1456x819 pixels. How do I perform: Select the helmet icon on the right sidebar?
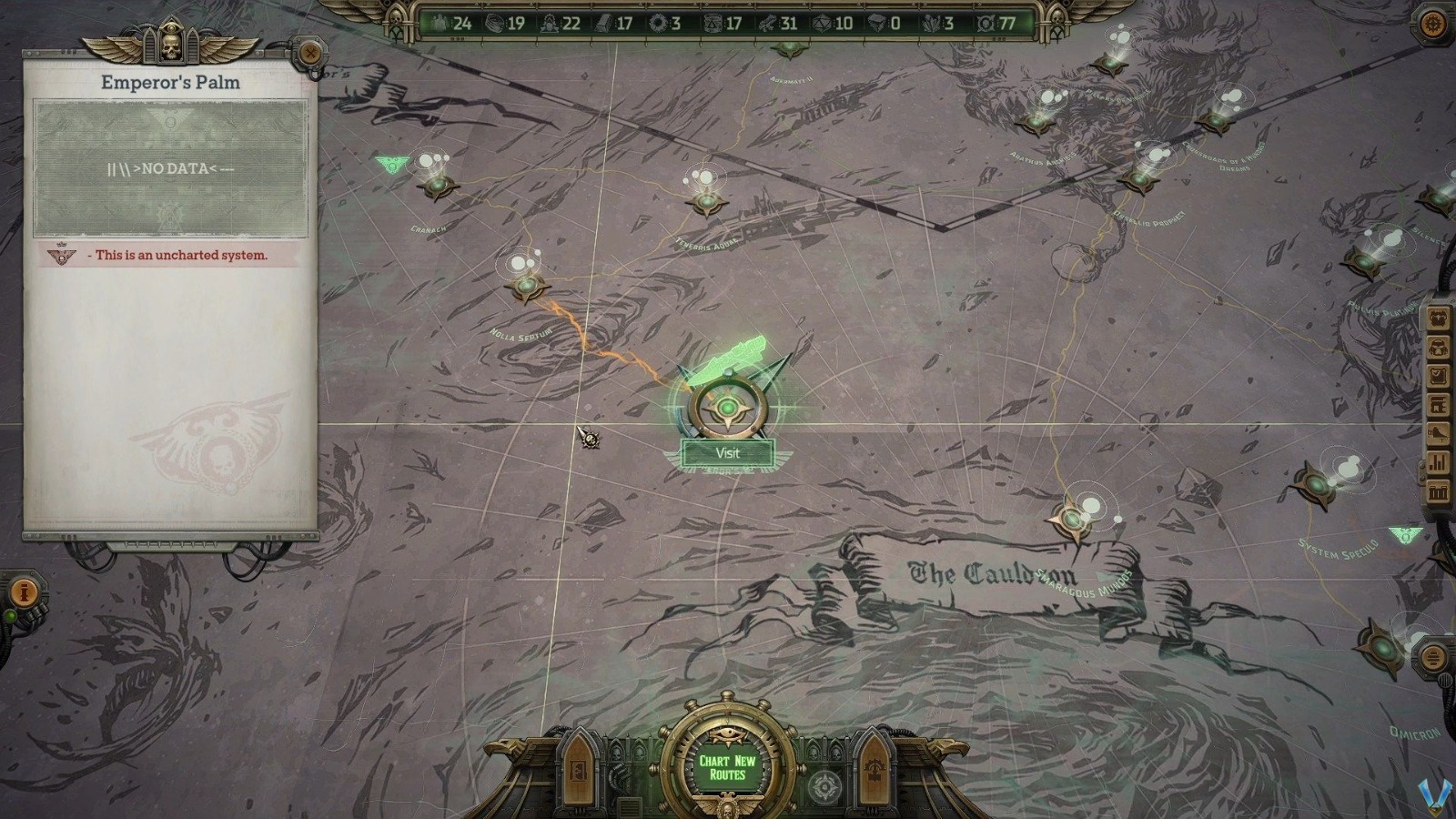[1438, 347]
